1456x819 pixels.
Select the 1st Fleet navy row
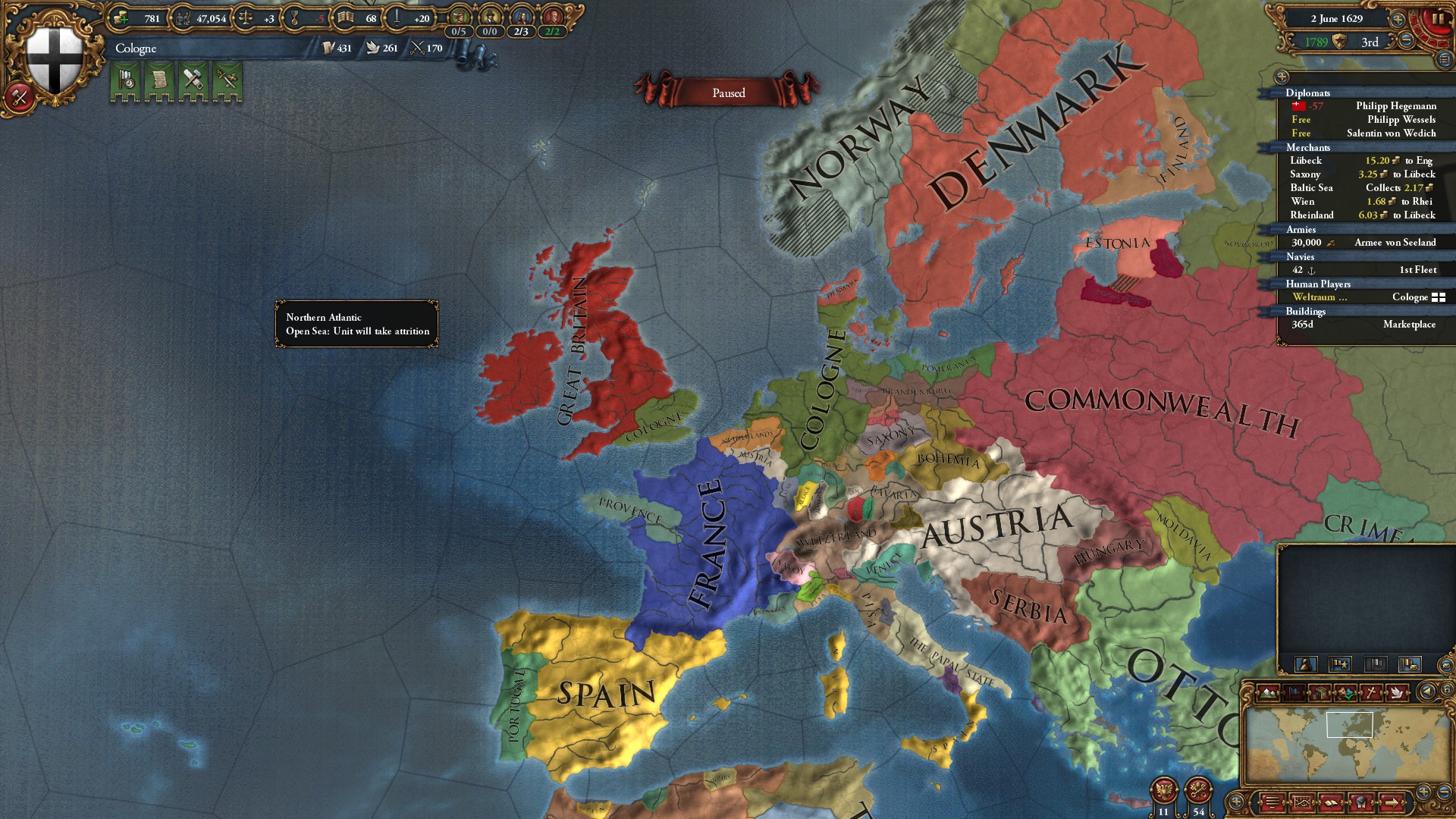click(1363, 270)
